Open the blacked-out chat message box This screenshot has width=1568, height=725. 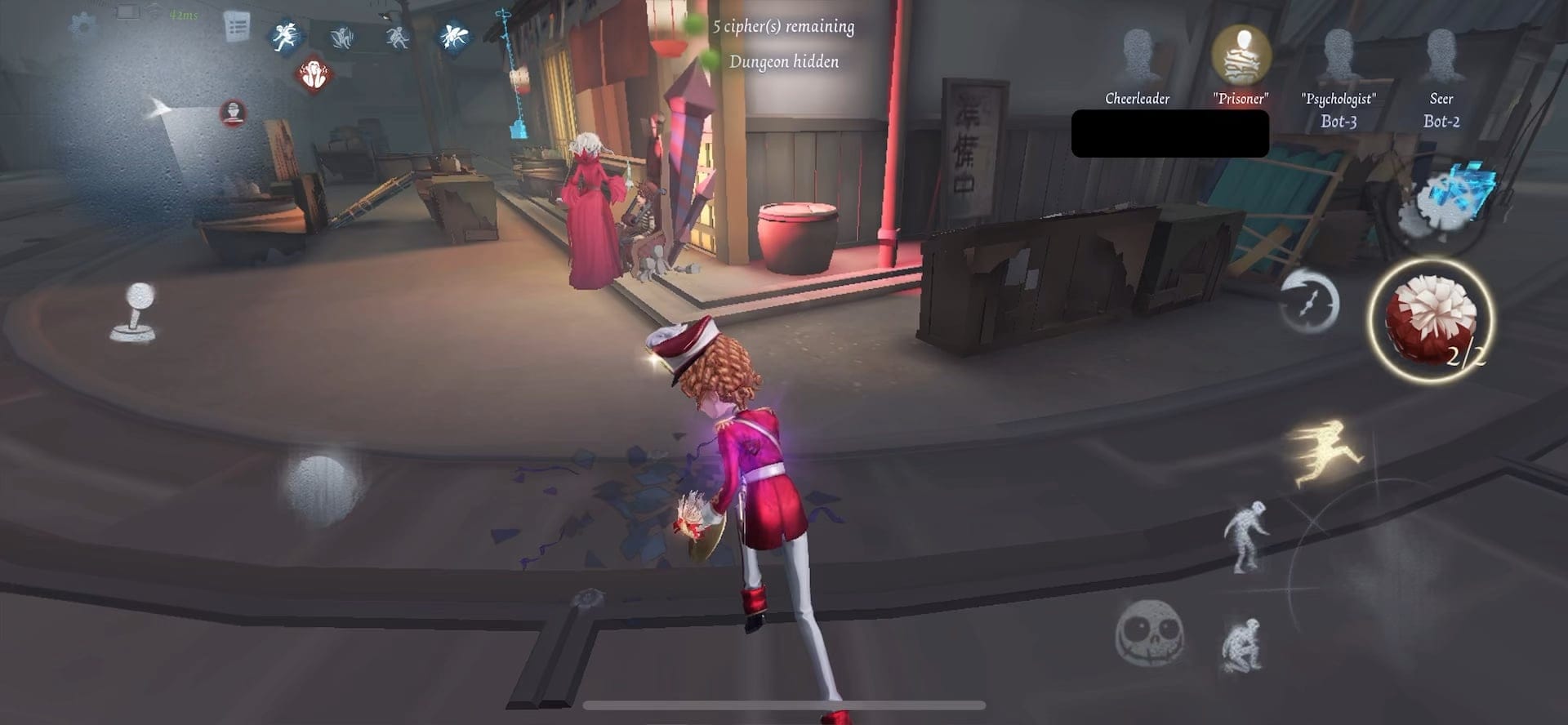click(1170, 135)
